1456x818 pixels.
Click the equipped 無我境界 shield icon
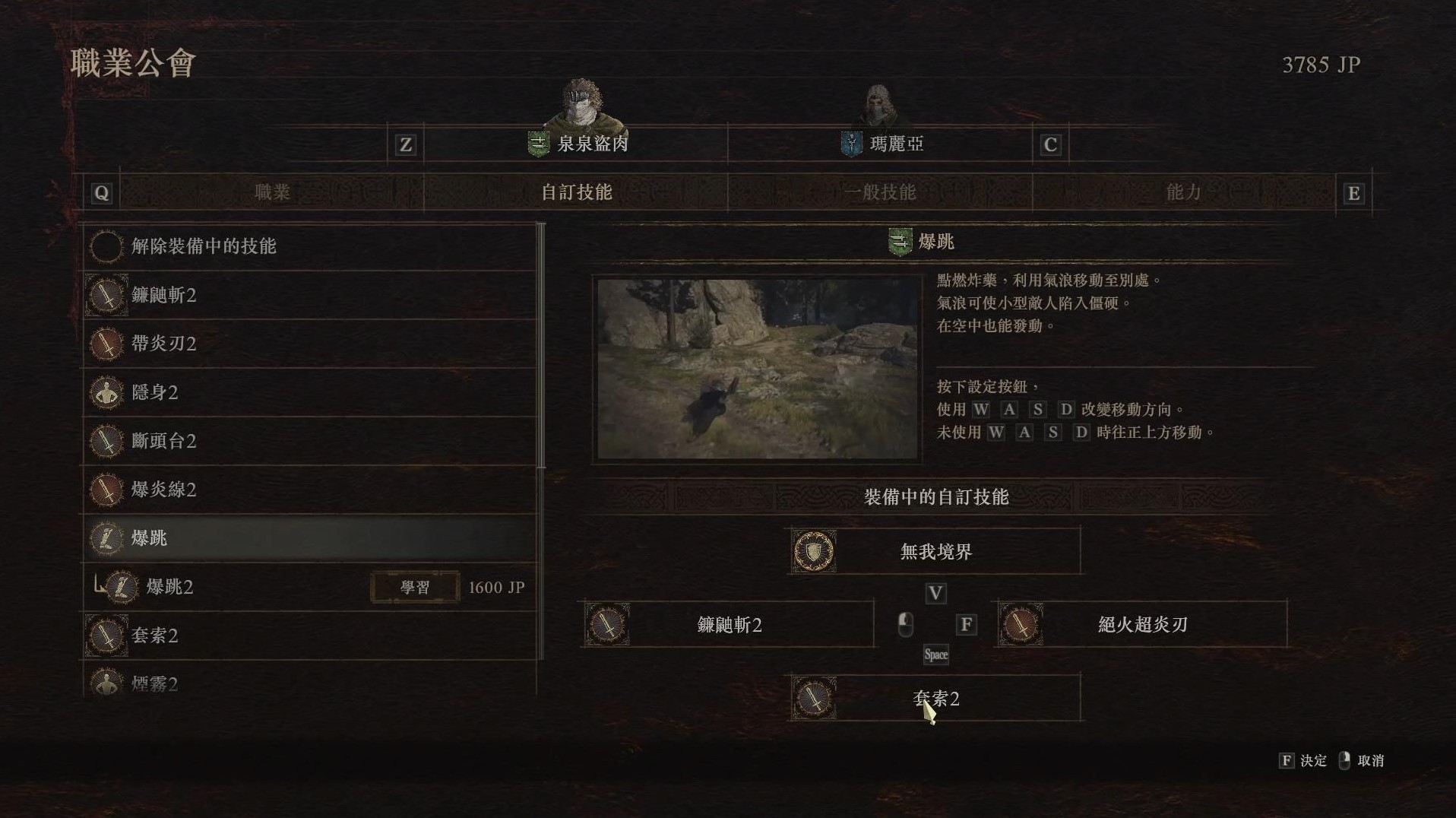pos(813,550)
